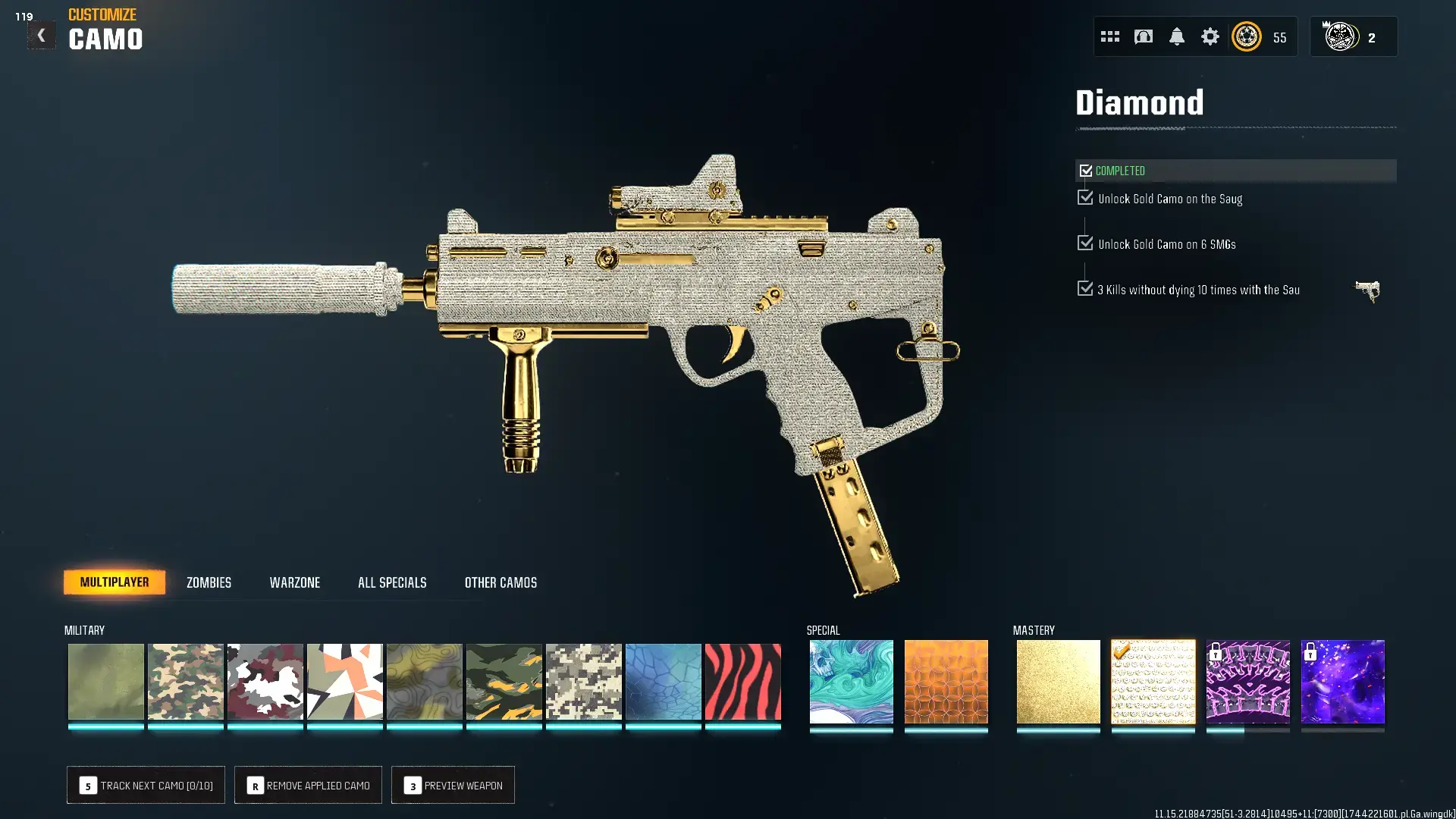Select the Warzone camo tab
1456x819 pixels.
(294, 582)
